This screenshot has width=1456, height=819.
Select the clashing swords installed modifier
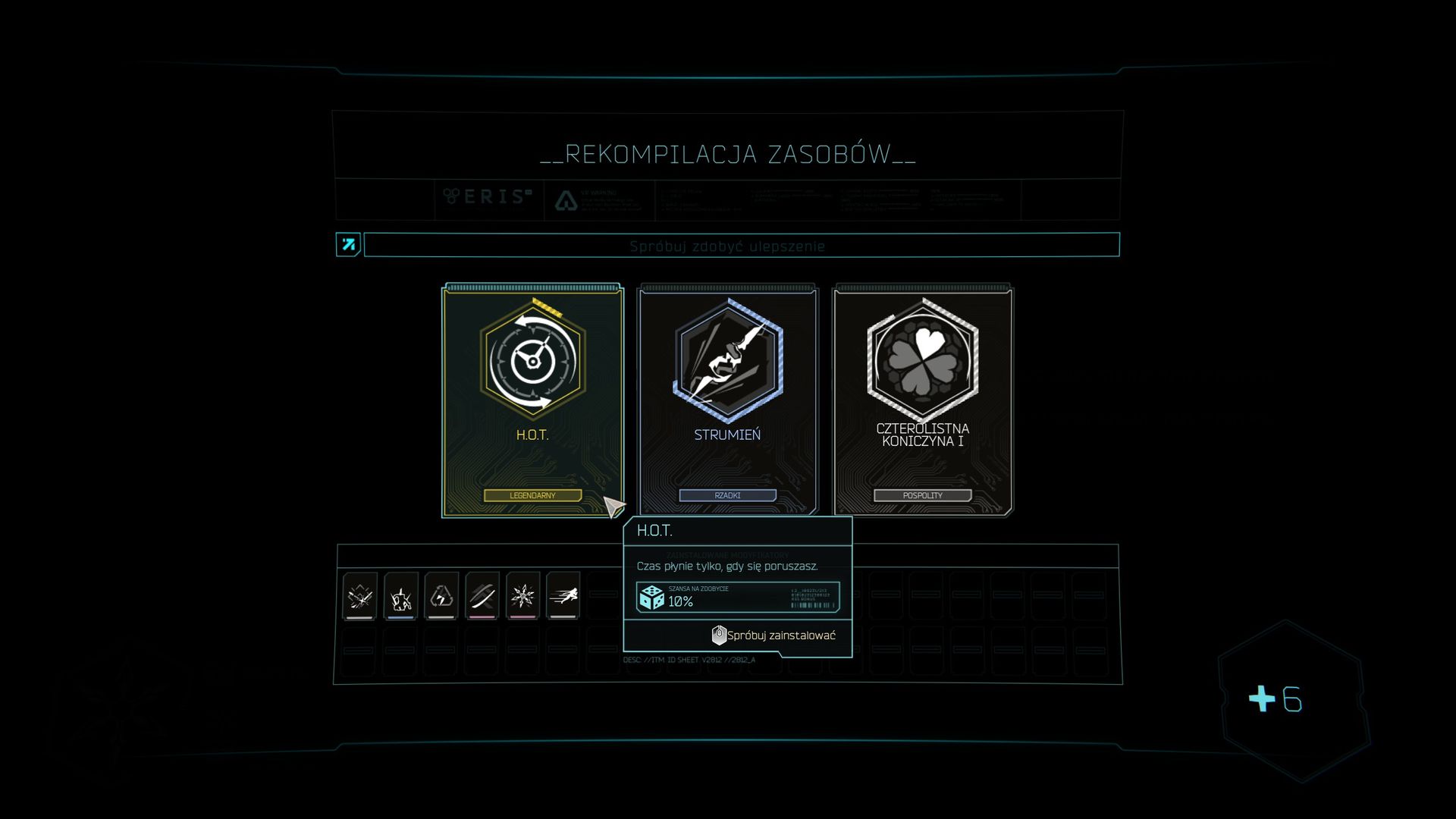tap(359, 596)
